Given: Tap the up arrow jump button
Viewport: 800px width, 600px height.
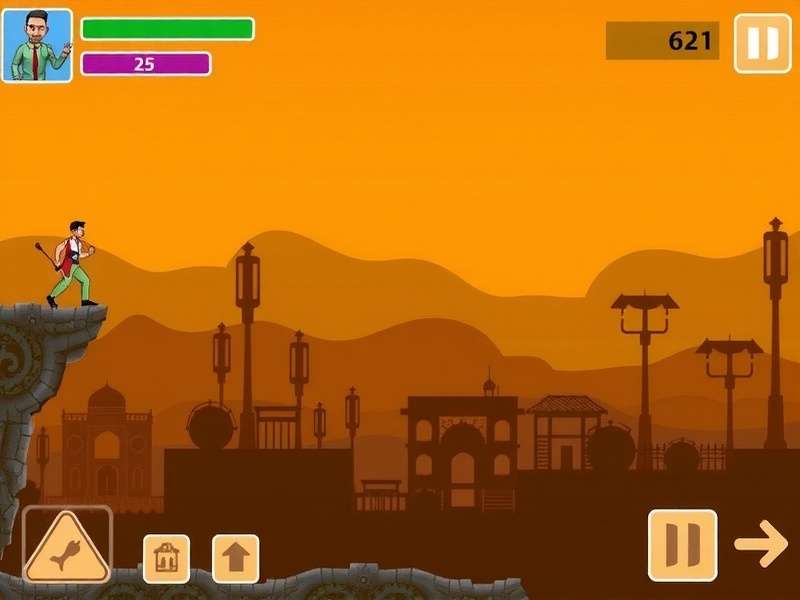Looking at the screenshot, I should tap(235, 558).
